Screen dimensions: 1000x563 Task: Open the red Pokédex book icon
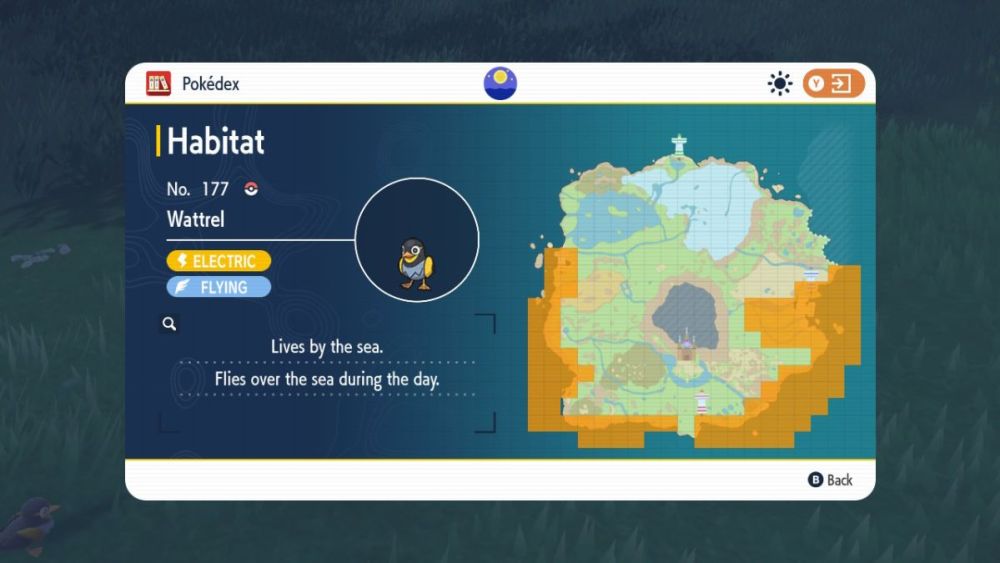[158, 84]
